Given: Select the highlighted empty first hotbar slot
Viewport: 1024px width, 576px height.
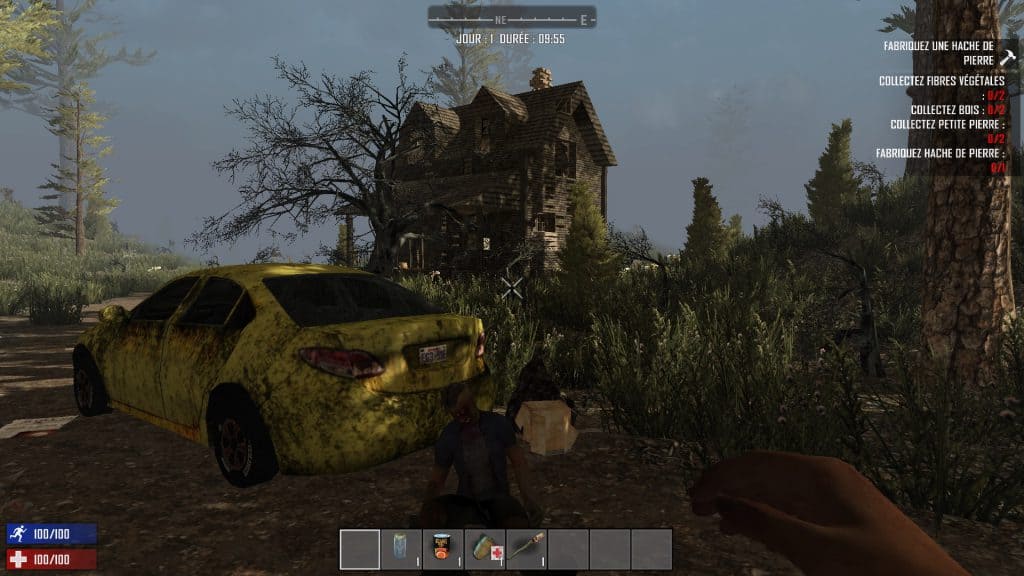Looking at the screenshot, I should (360, 549).
